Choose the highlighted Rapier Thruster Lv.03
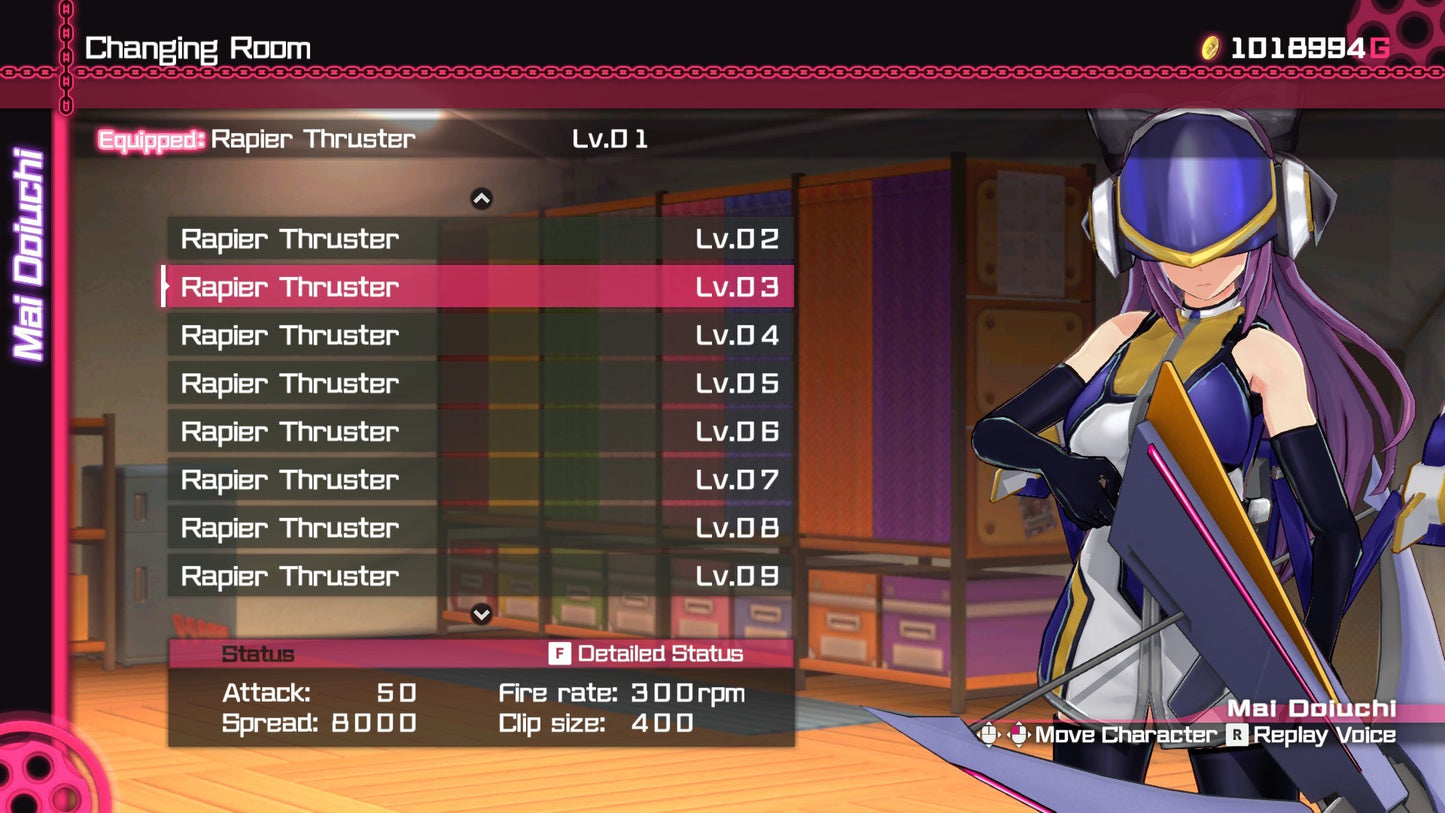The height and width of the screenshot is (813, 1445). [x=479, y=287]
